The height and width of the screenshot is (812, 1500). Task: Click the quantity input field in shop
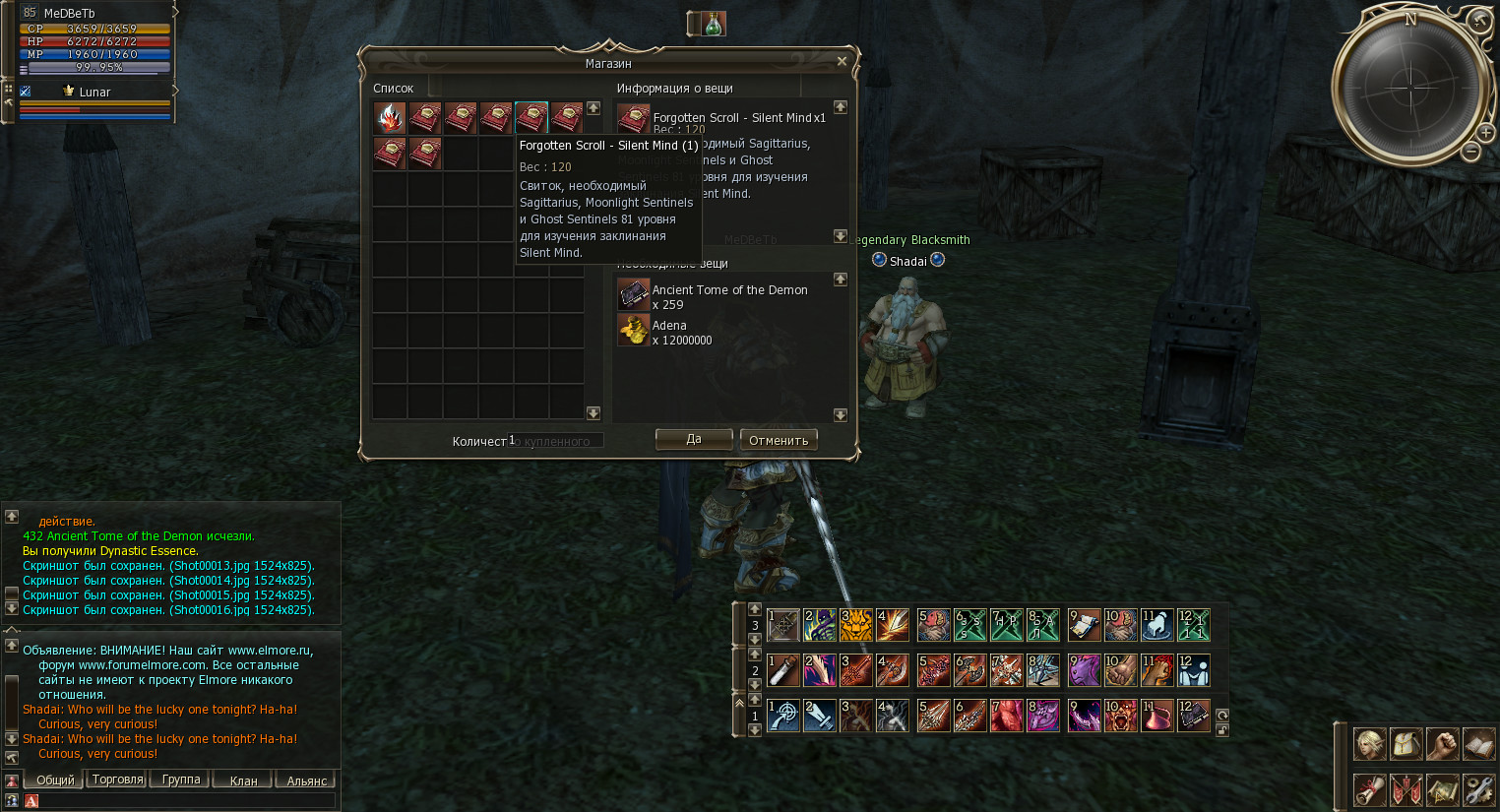click(556, 441)
